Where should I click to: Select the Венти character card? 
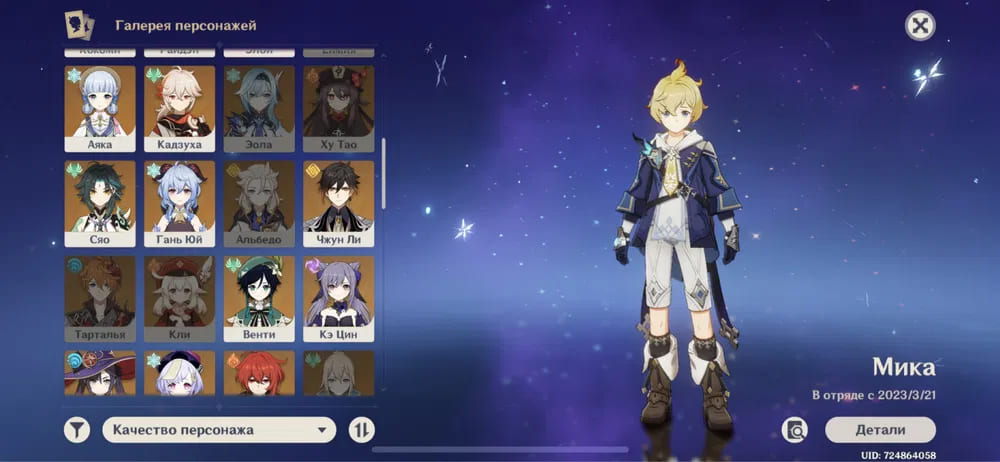[259, 298]
